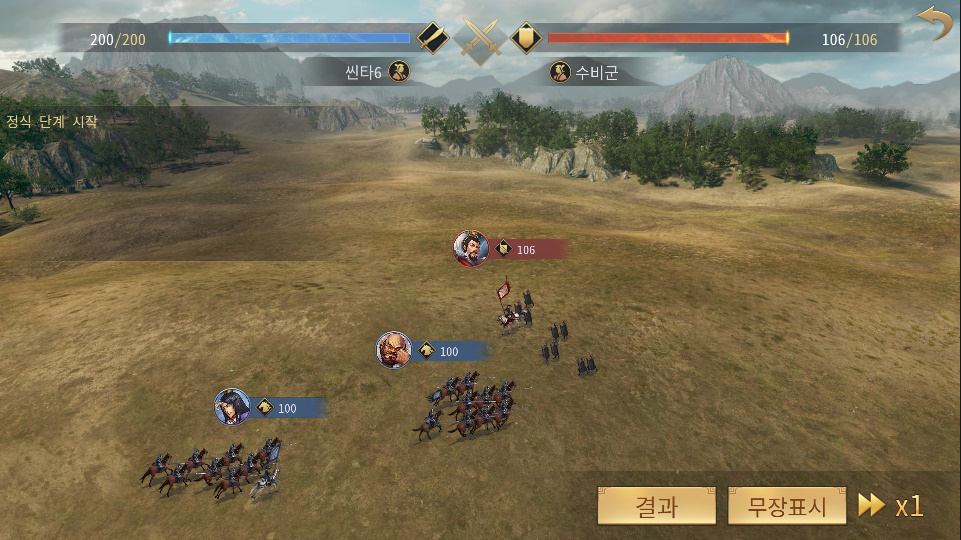Click the enemy general portrait with 106 troops
Screen dimensions: 961x540
point(471,249)
